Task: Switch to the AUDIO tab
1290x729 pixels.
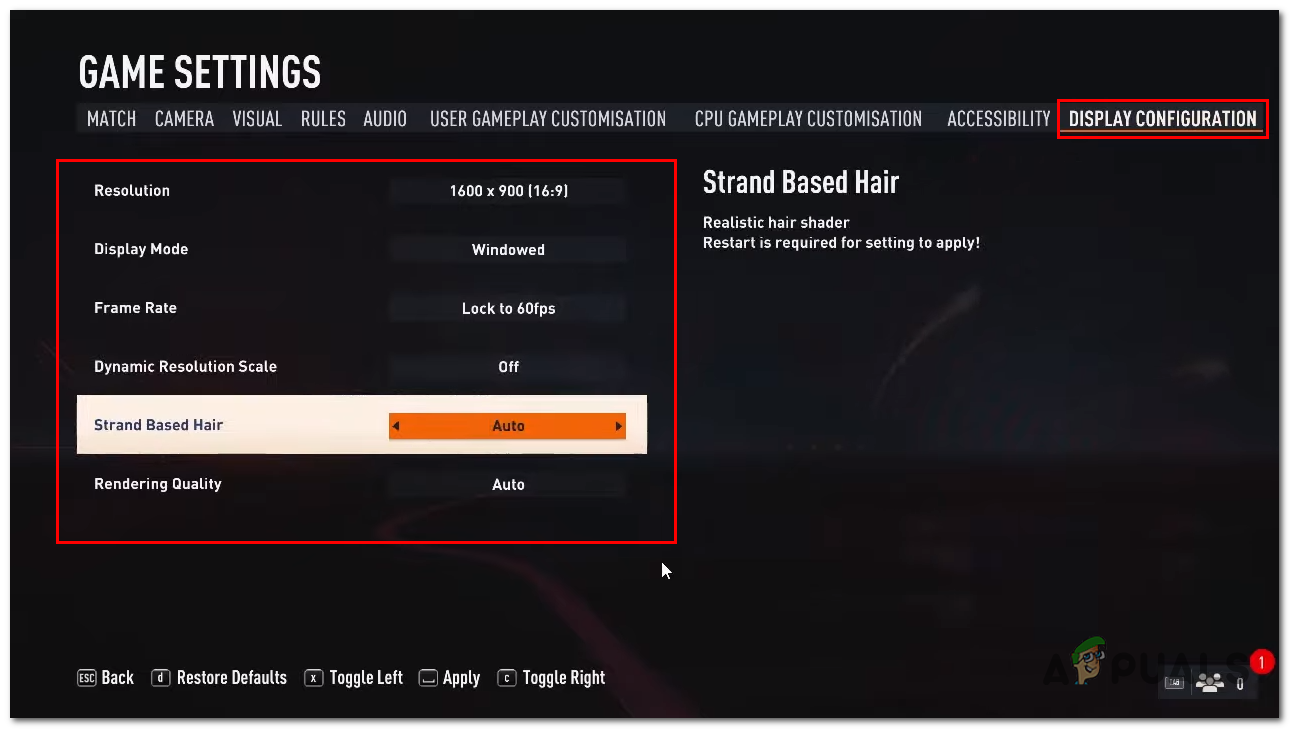Action: pos(385,118)
